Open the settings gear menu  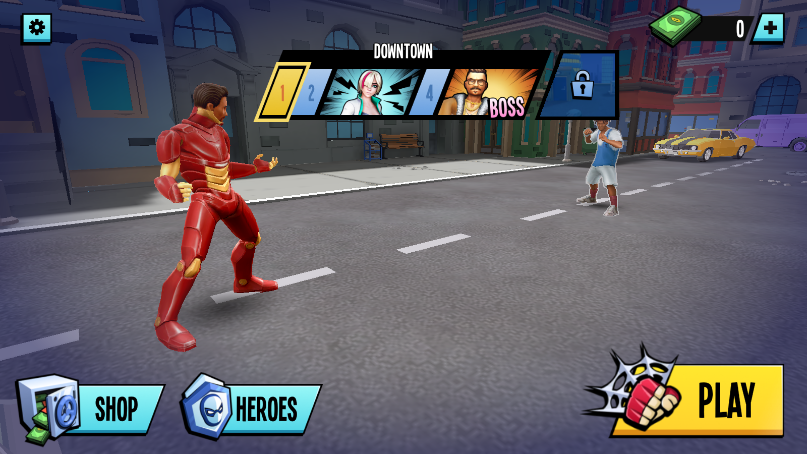(37, 28)
